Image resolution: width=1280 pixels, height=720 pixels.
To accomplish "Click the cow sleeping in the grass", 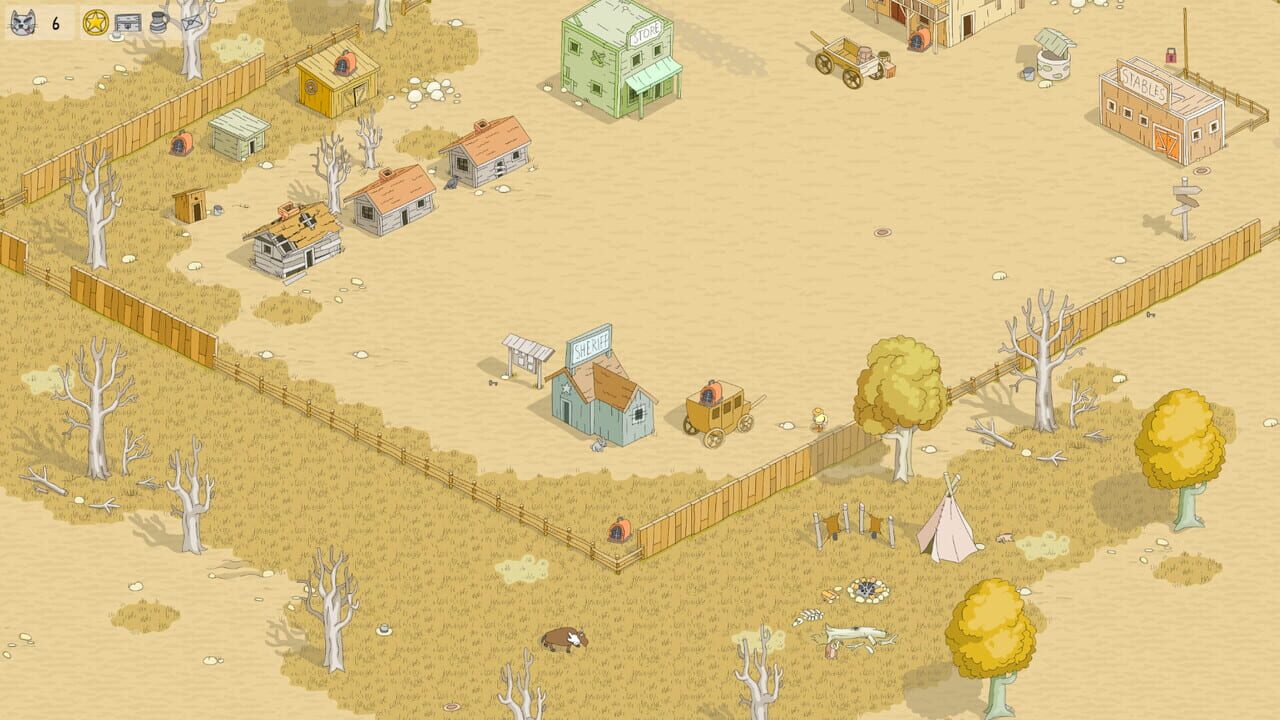I will 561,640.
